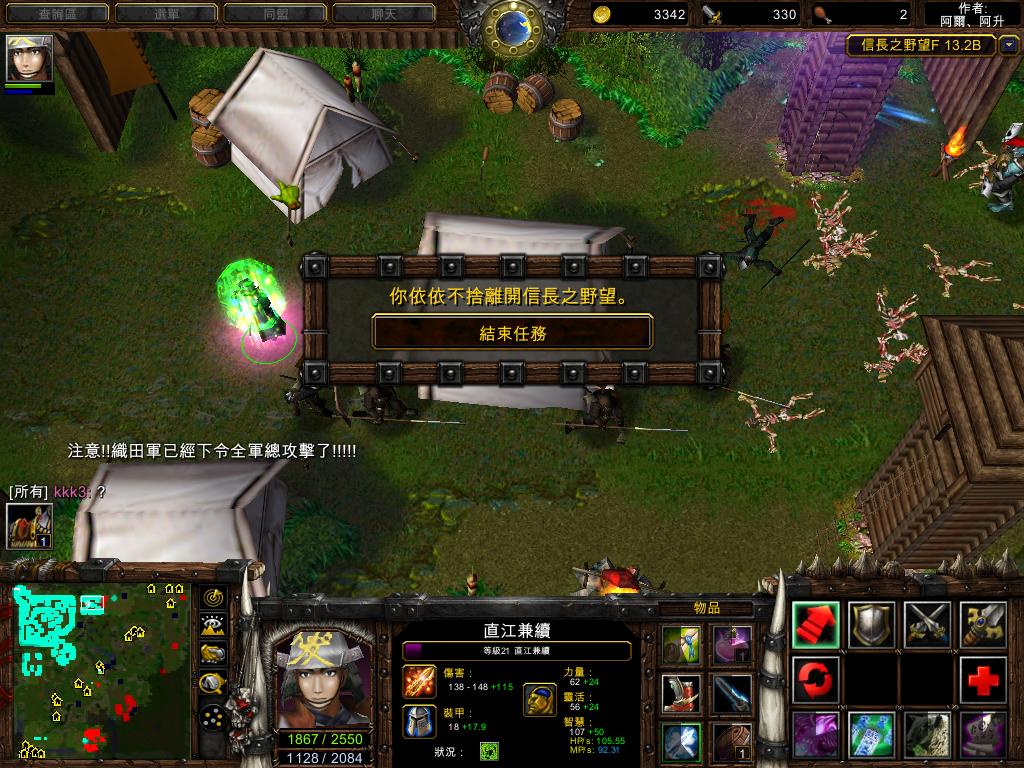Activate the minimap signal ping button

tap(213, 597)
